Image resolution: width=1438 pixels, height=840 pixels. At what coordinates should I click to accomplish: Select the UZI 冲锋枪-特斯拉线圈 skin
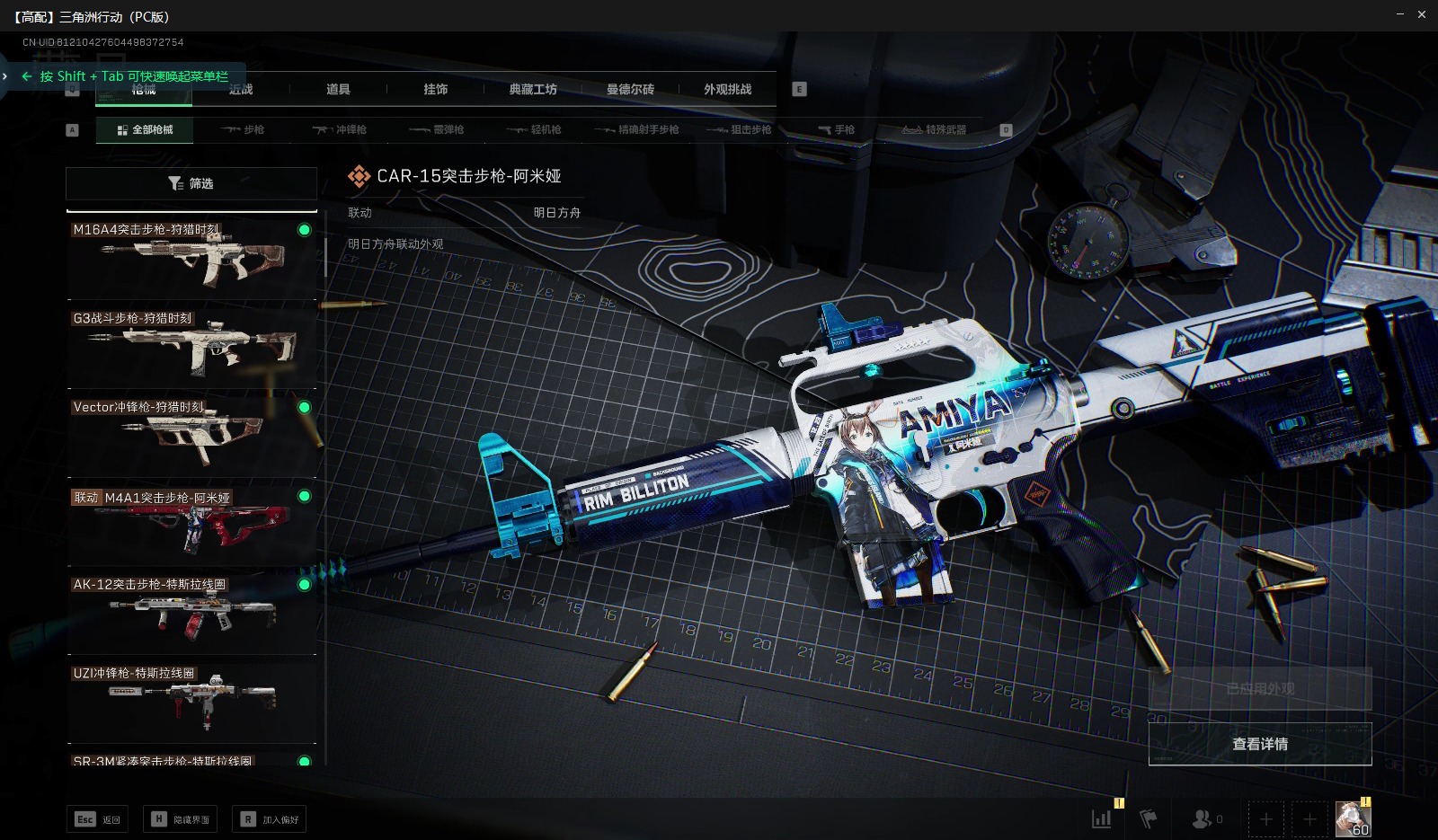pos(191,701)
